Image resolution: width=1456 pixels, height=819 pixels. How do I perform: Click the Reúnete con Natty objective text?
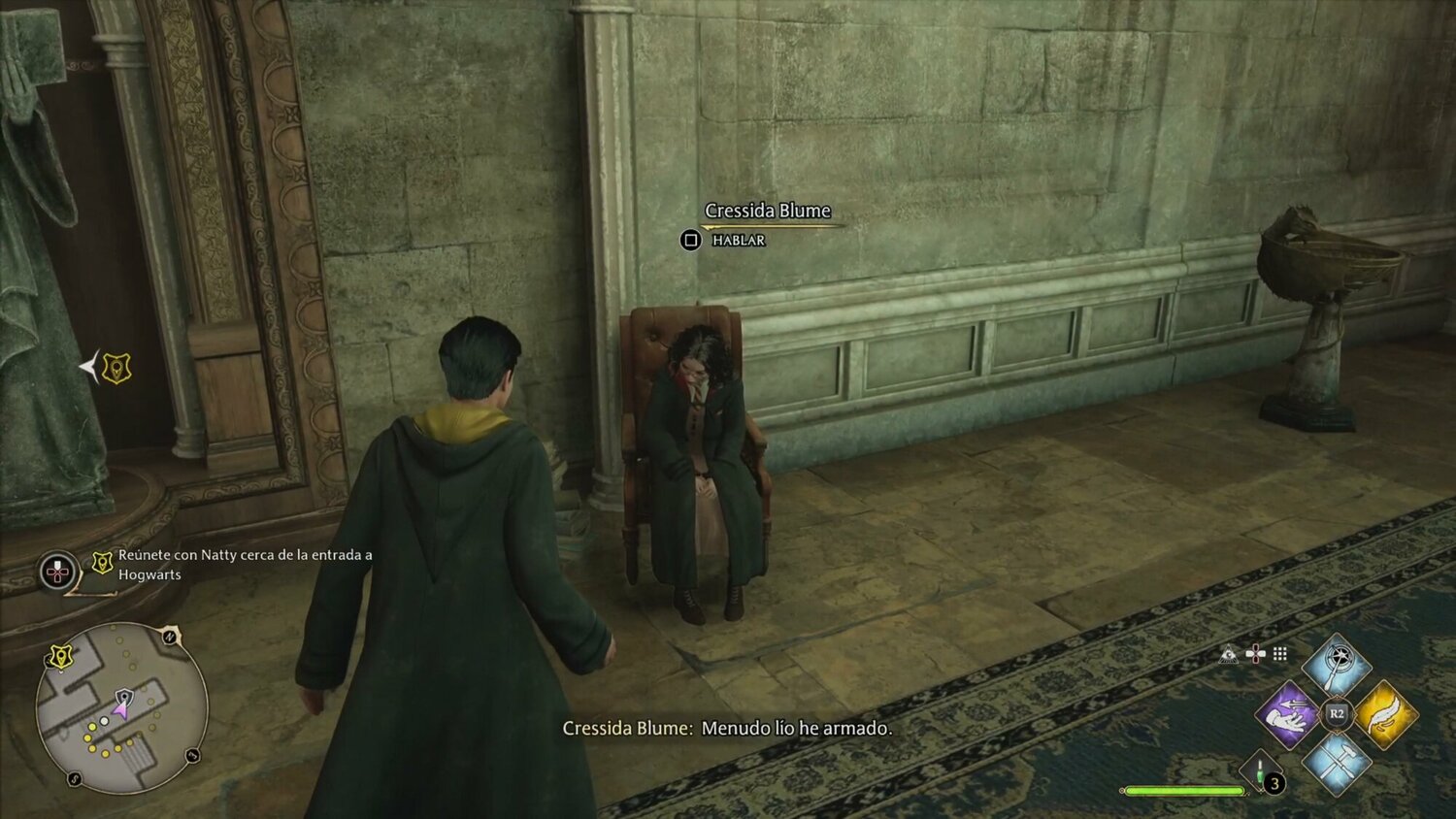[x=244, y=568]
